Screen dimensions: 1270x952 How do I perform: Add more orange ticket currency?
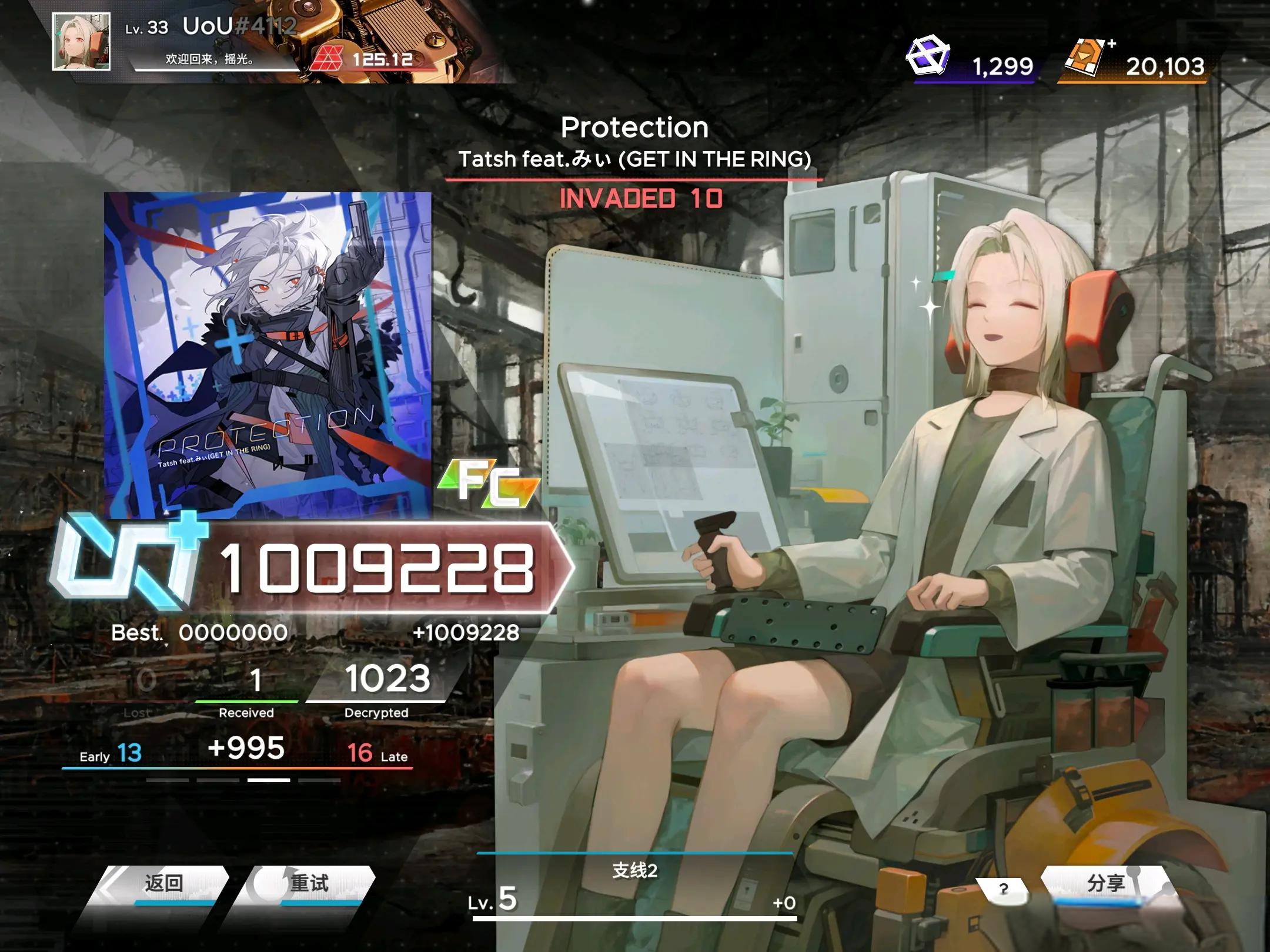(1111, 44)
